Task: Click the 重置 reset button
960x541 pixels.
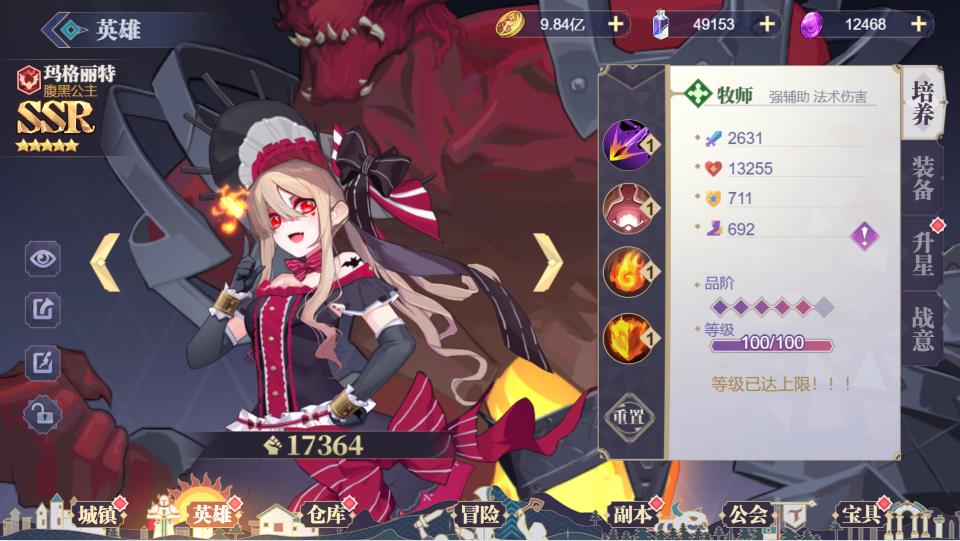Action: click(x=629, y=414)
